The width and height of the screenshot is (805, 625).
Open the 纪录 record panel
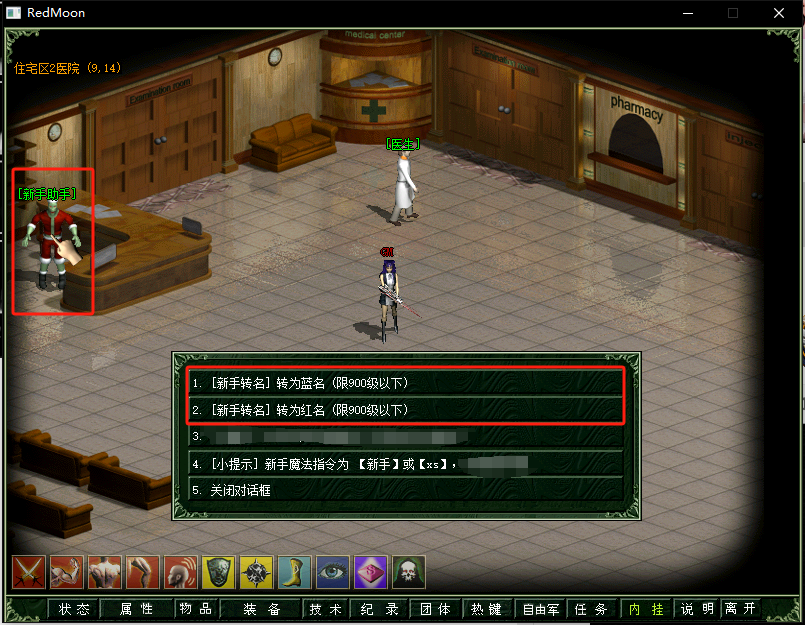point(380,609)
